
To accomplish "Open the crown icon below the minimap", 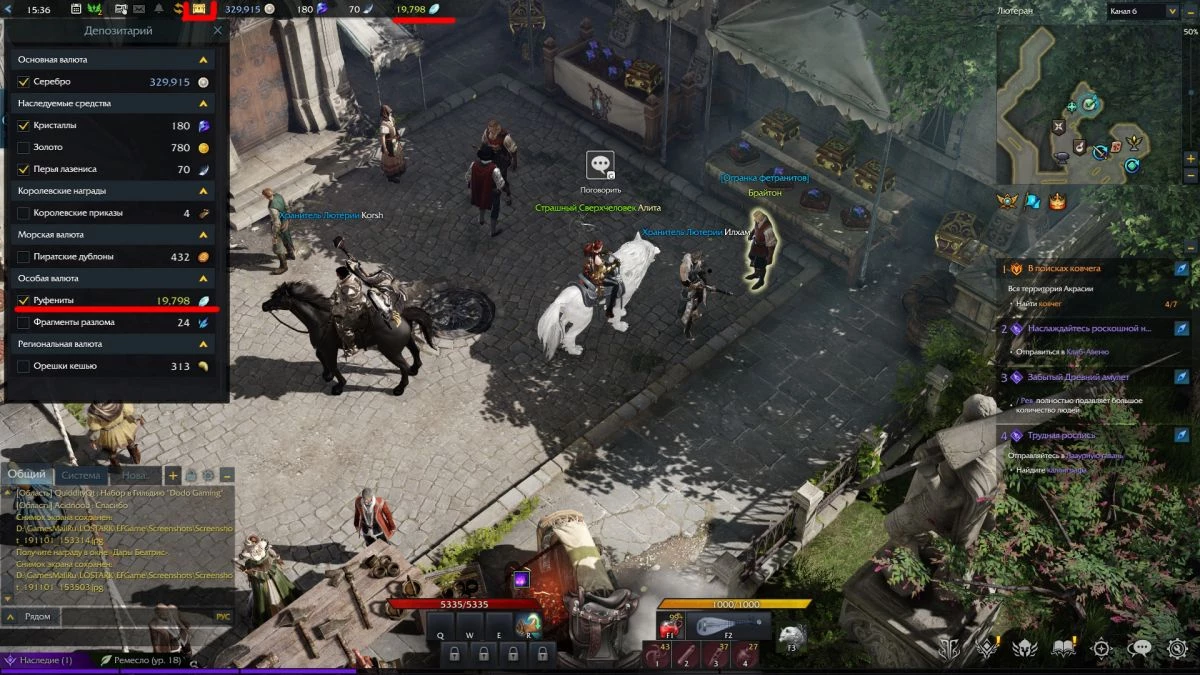I will [x=1057, y=202].
